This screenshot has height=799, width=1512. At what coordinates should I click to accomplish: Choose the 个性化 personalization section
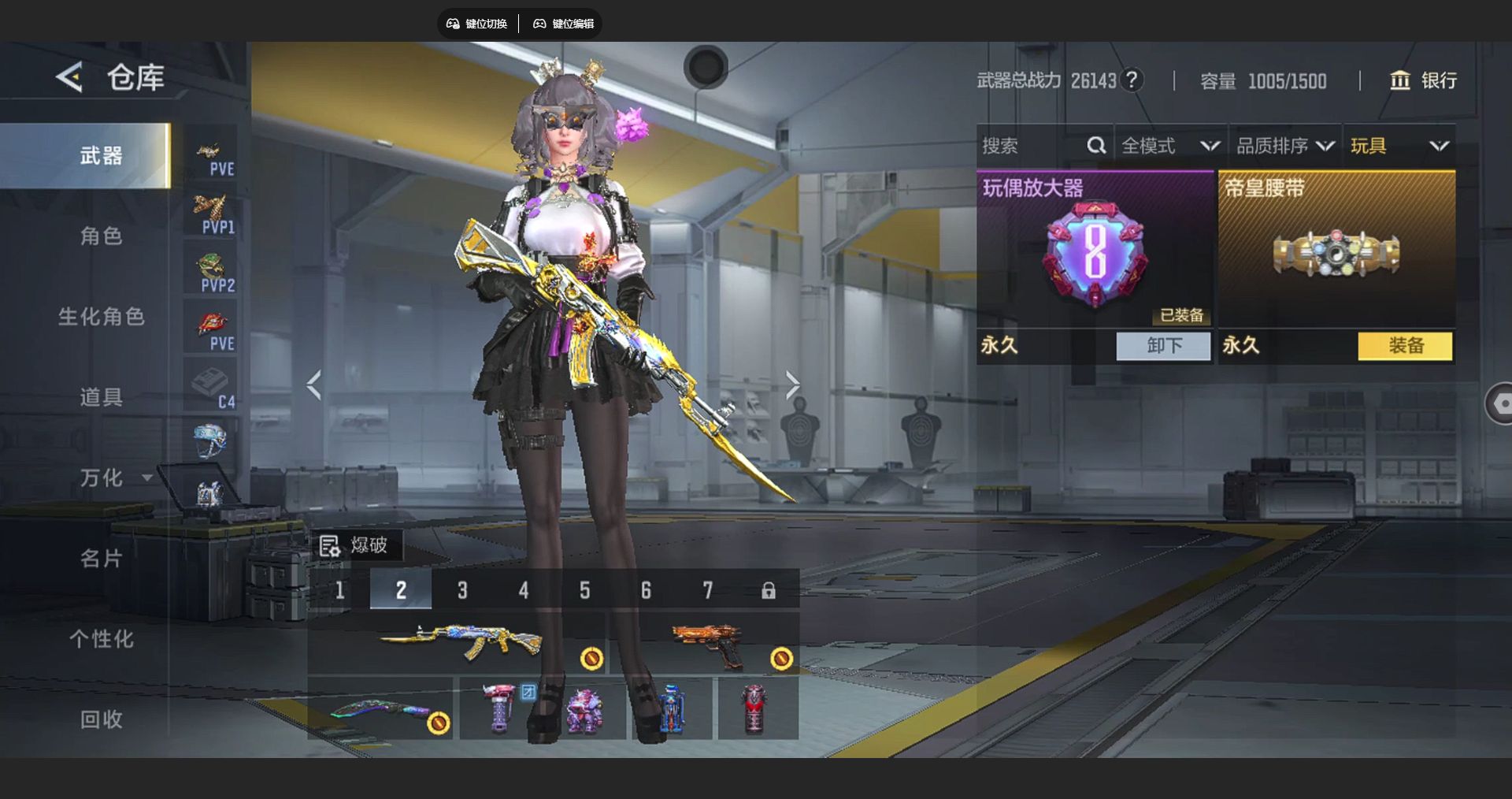point(101,639)
